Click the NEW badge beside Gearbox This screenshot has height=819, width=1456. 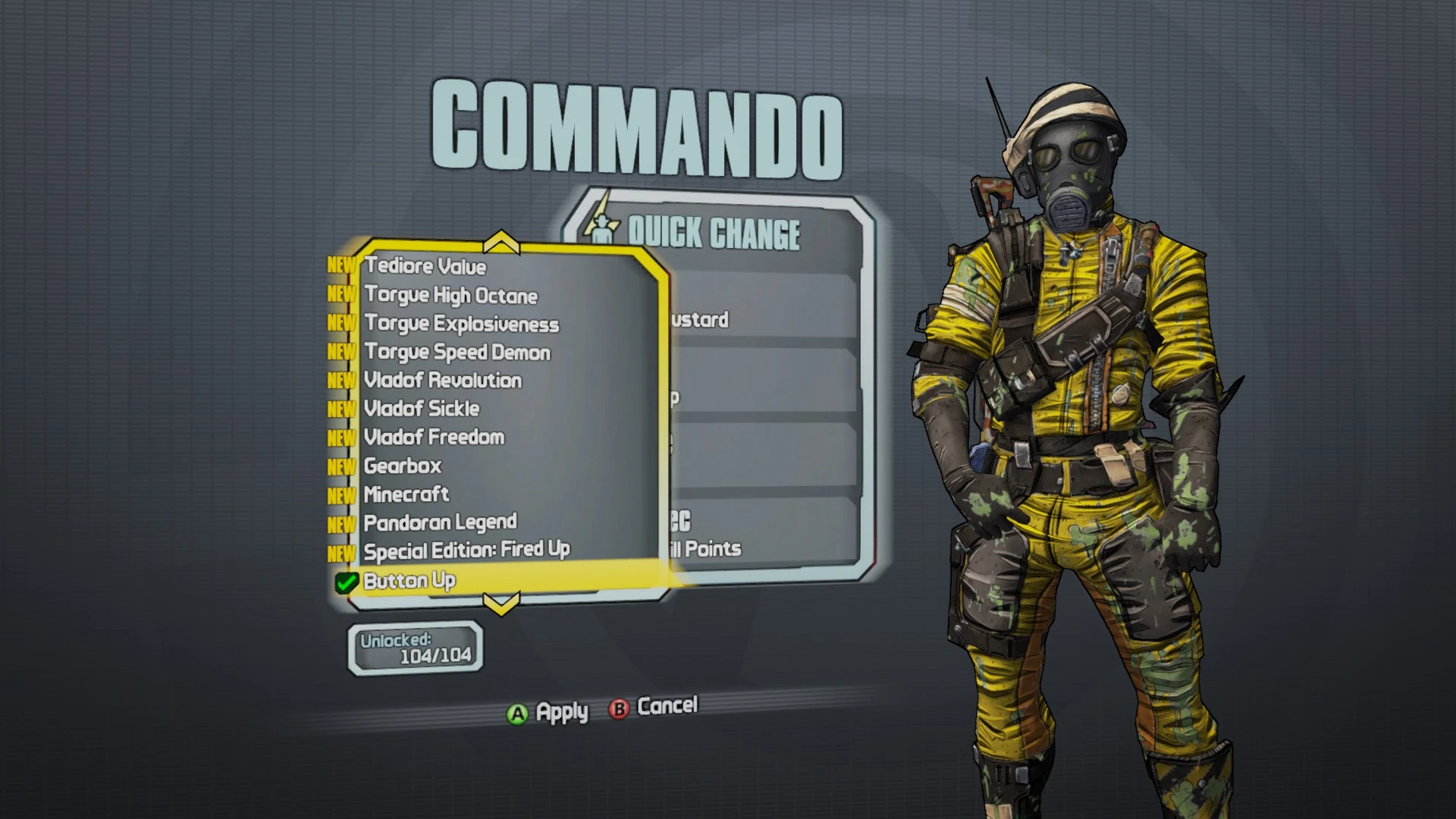click(343, 466)
